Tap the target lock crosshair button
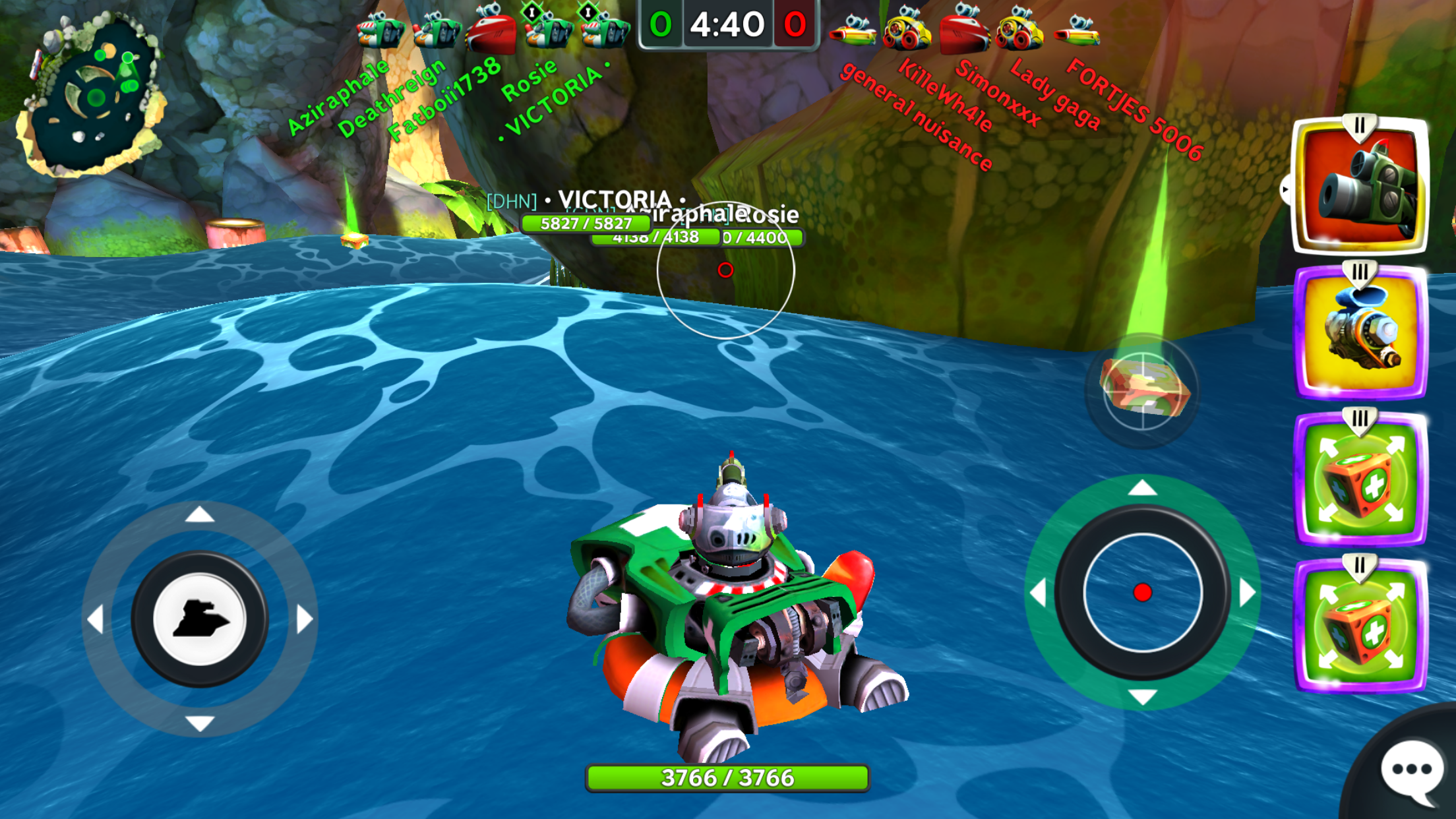This screenshot has height=819, width=1456. [x=1142, y=391]
